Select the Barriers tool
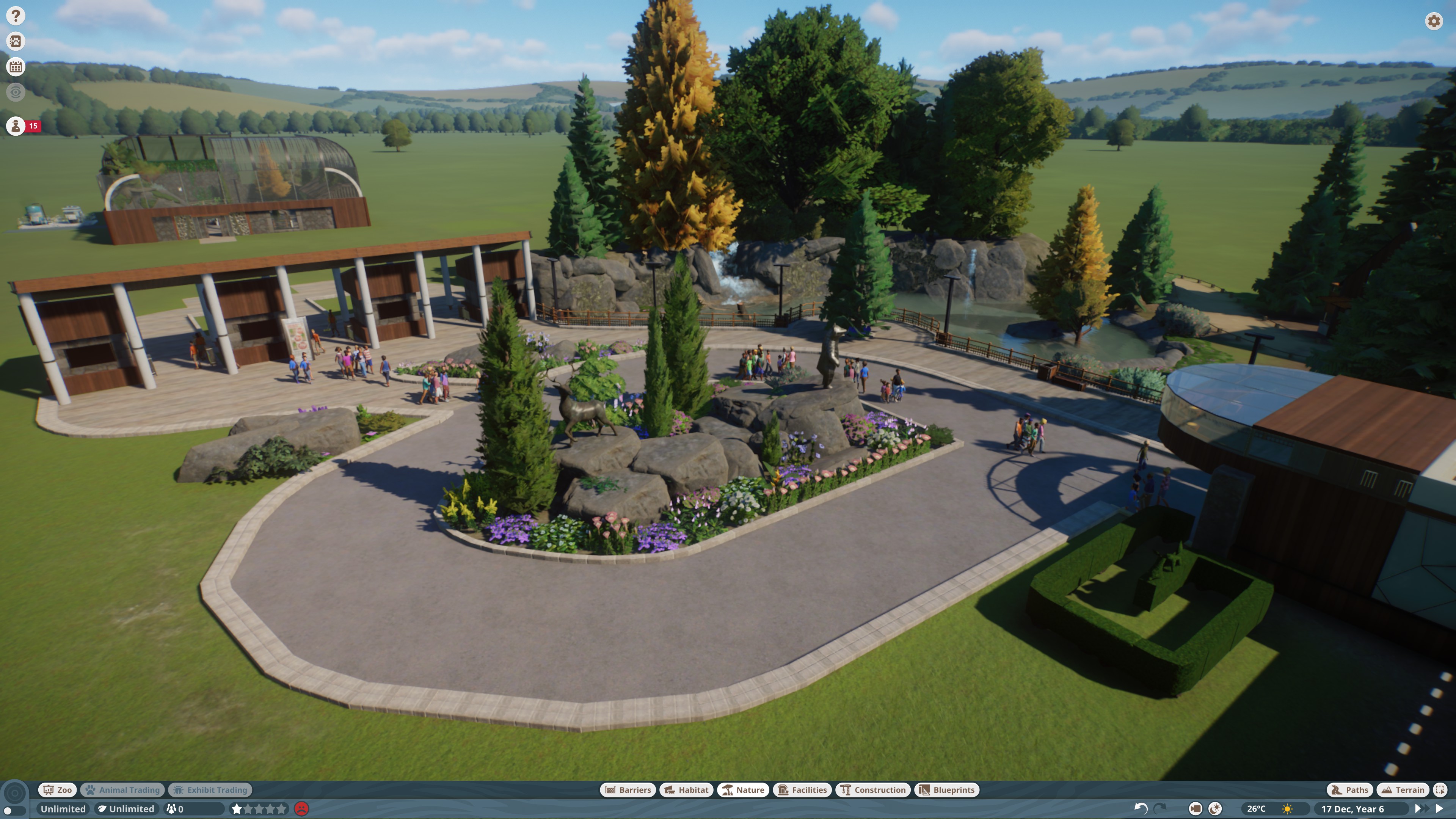This screenshot has height=819, width=1456. click(x=628, y=789)
